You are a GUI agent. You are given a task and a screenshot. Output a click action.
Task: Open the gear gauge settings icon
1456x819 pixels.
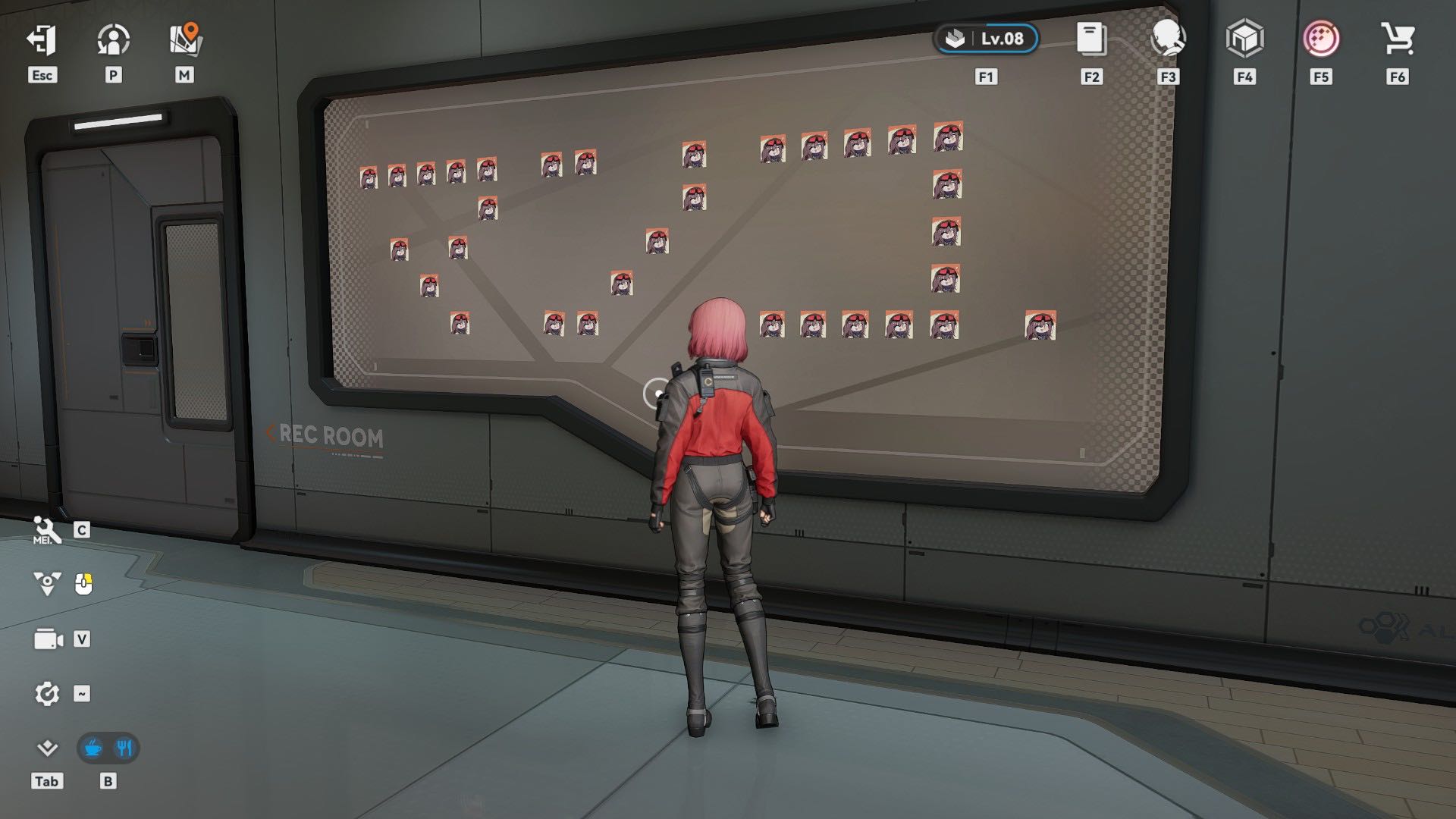pyautogui.click(x=47, y=694)
